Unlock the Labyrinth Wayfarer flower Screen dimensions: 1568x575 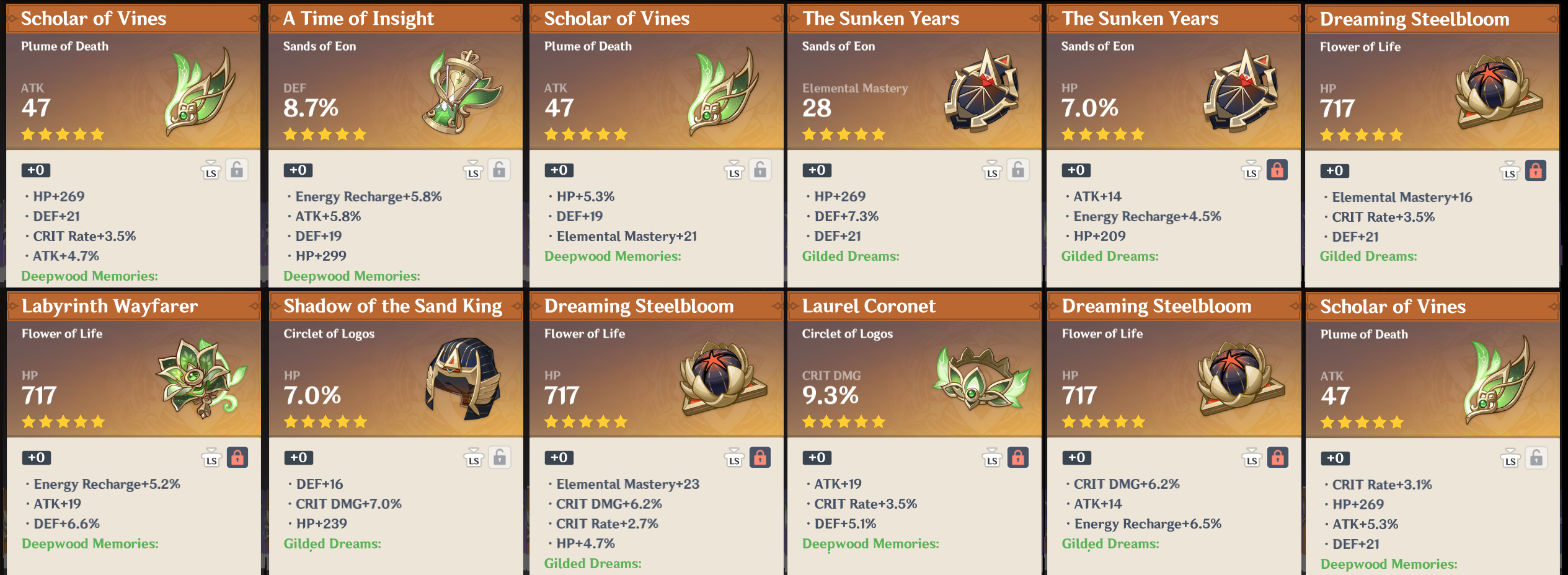click(x=238, y=458)
